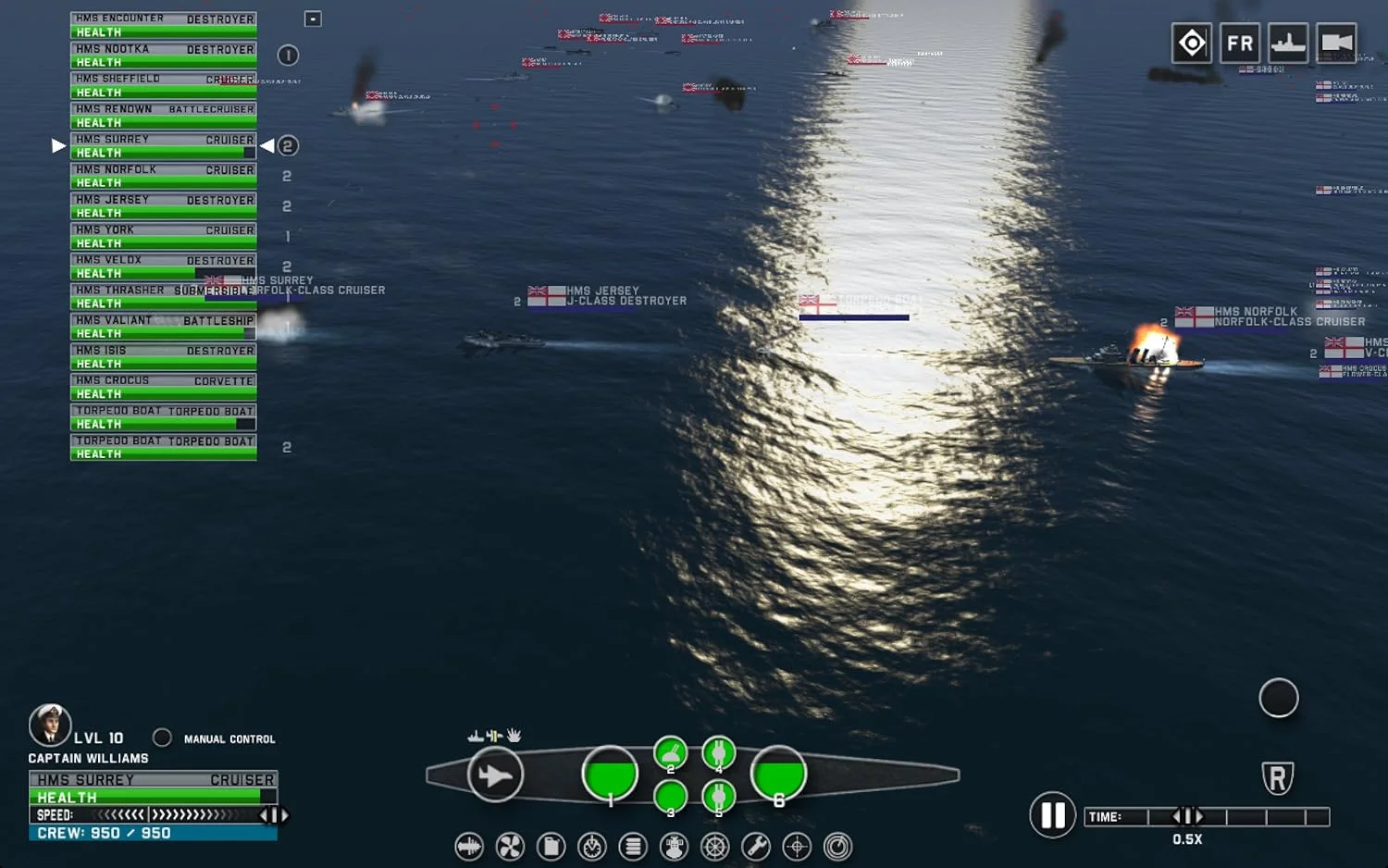This screenshot has width=1388, height=868.
Task: Adjust the time speed slider
Action: tap(1187, 816)
